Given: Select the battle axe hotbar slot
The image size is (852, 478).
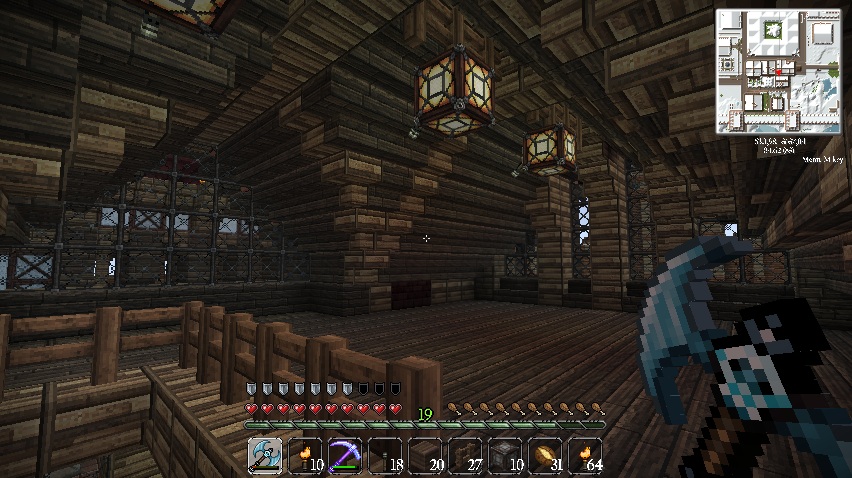Looking at the screenshot, I should (x=265, y=456).
